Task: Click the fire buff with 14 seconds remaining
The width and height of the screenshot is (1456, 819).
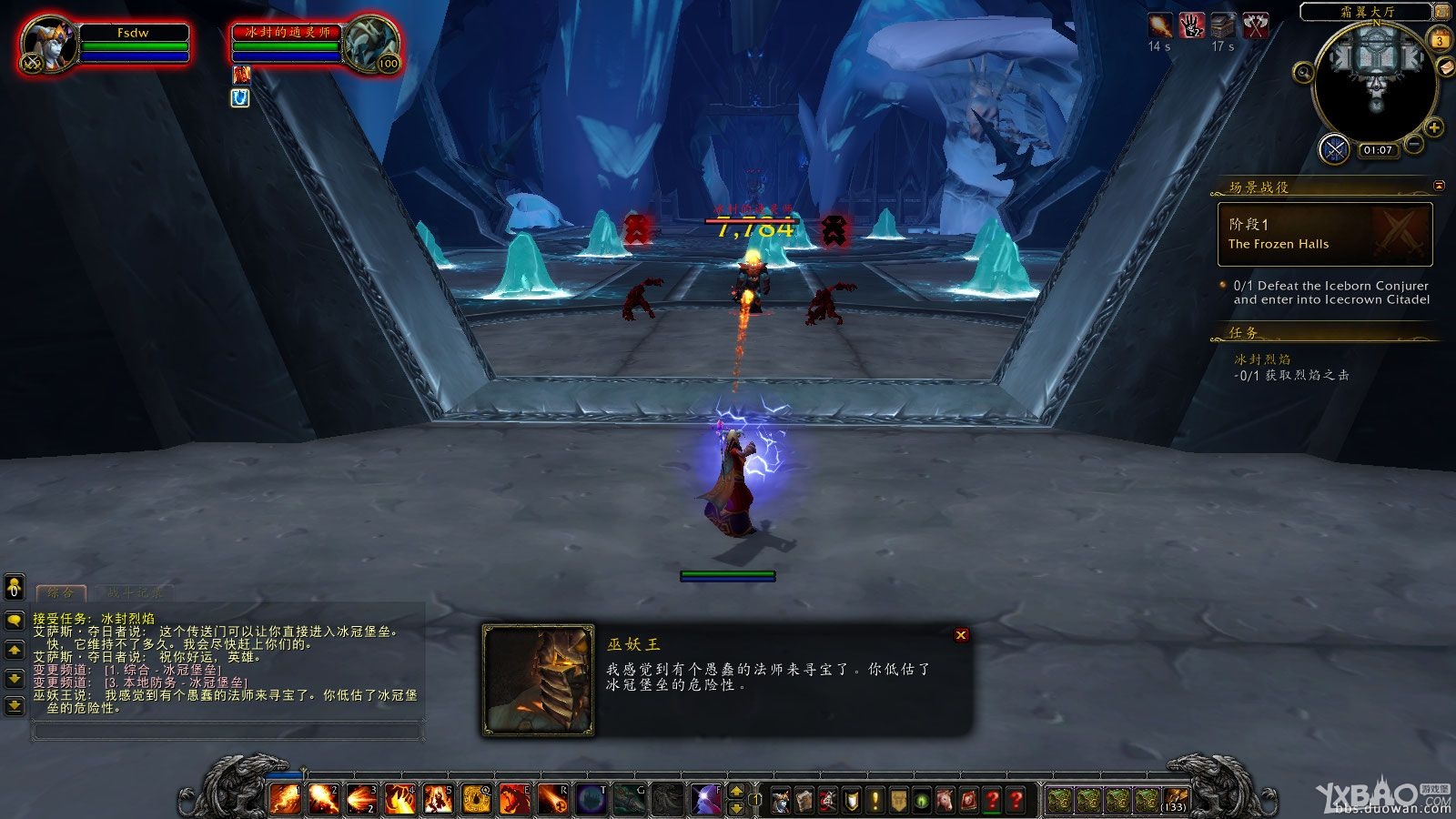Action: click(x=1159, y=25)
